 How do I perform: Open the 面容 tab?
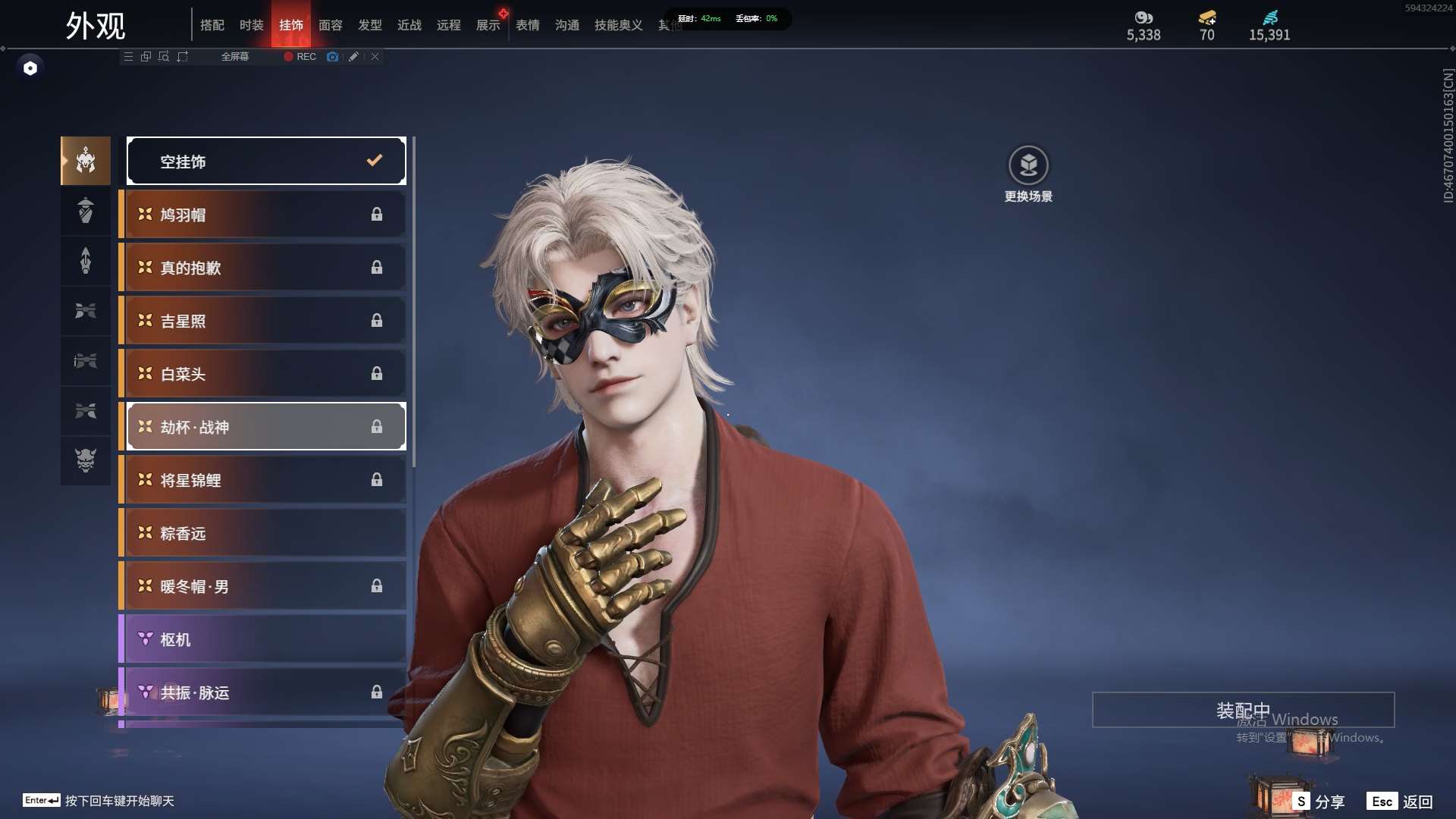330,25
